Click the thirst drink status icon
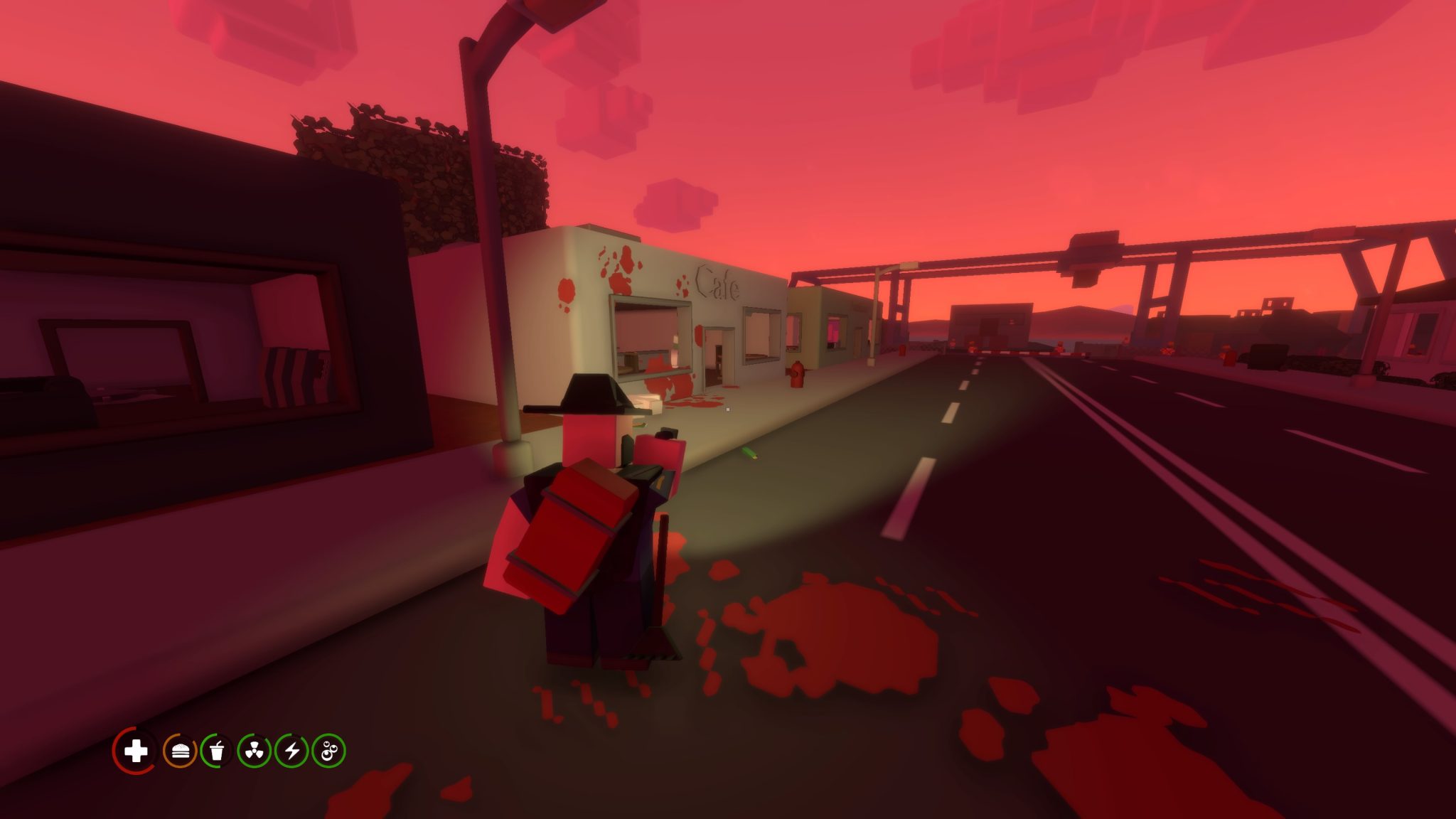 [x=216, y=752]
